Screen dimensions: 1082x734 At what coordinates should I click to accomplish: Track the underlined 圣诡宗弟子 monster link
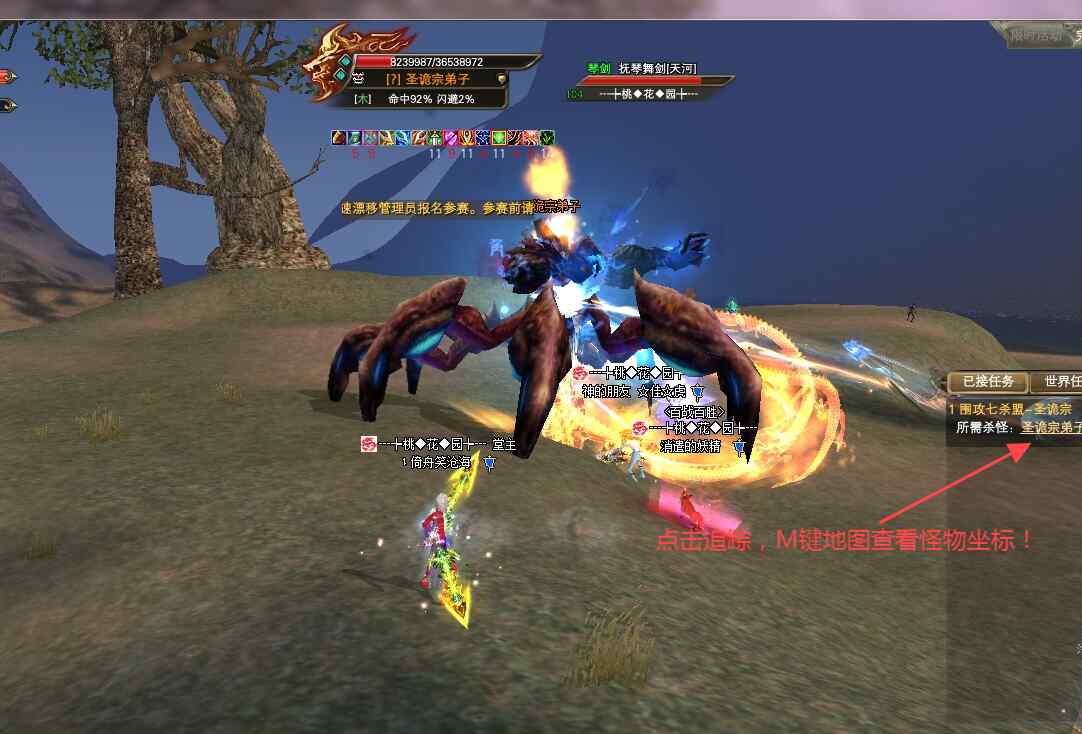click(1050, 427)
